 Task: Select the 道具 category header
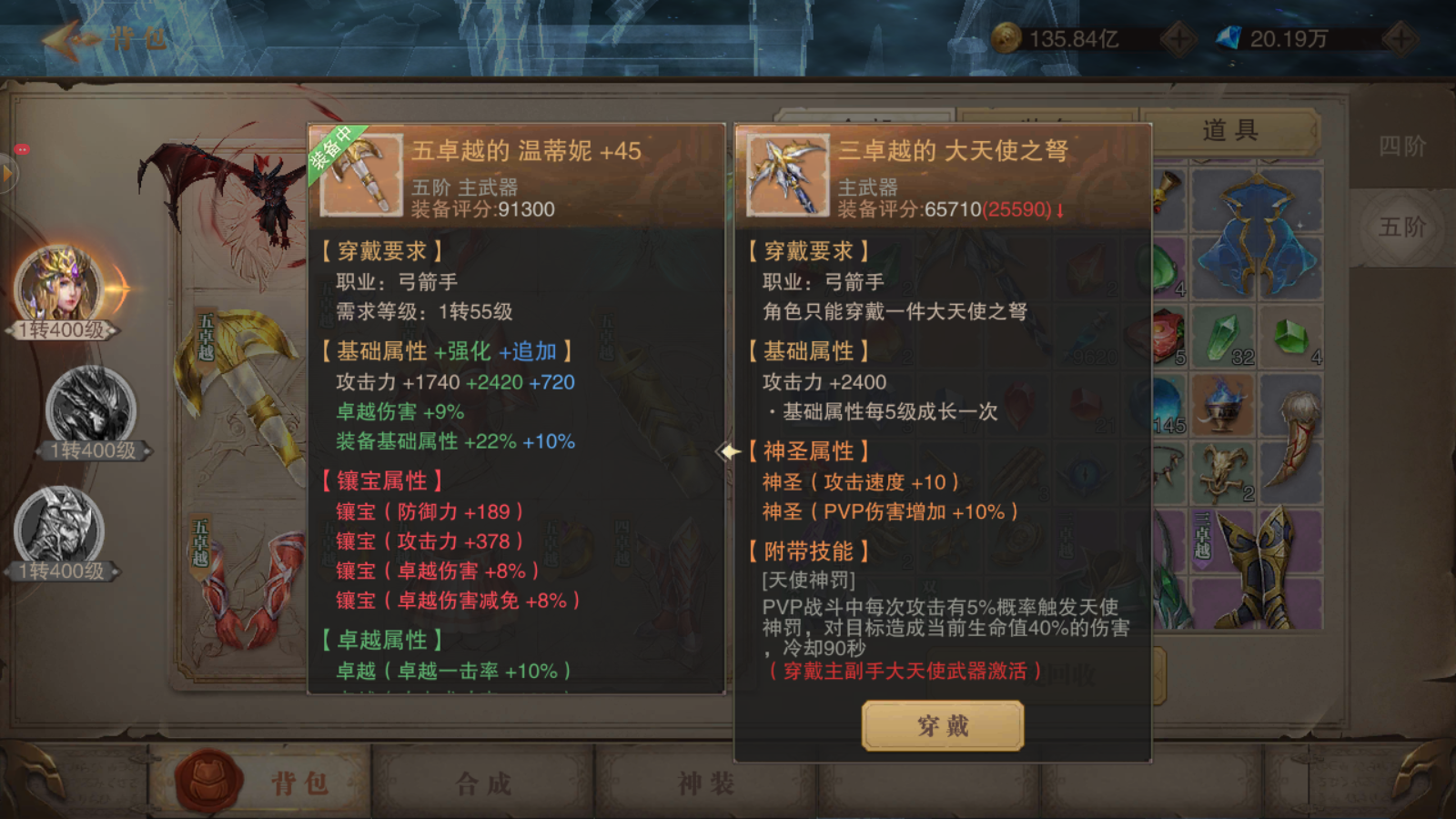(1231, 130)
